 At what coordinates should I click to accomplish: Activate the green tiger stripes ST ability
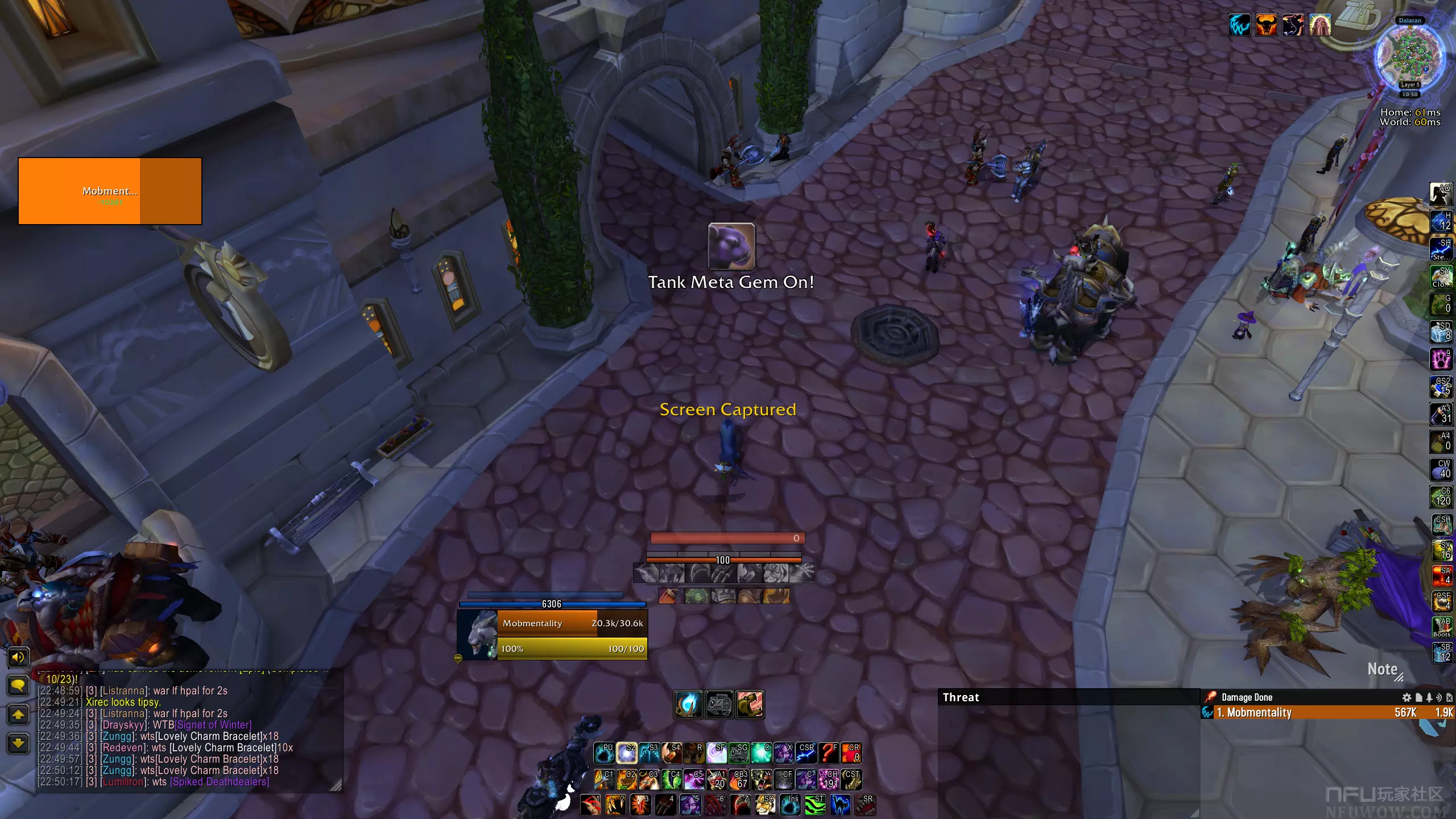[815, 805]
